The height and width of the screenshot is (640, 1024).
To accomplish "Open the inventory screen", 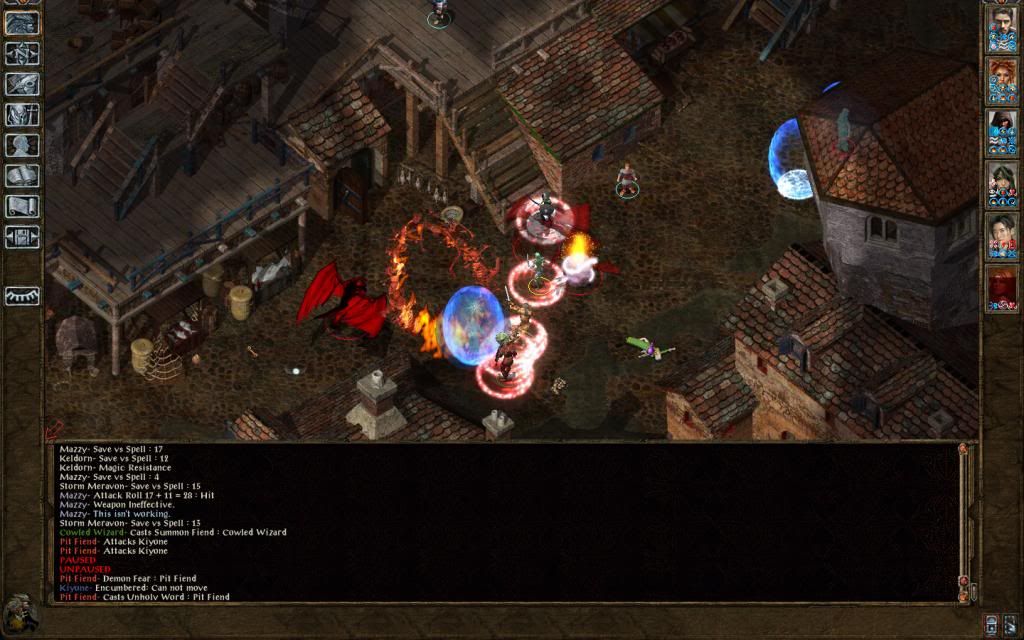I will click(22, 114).
